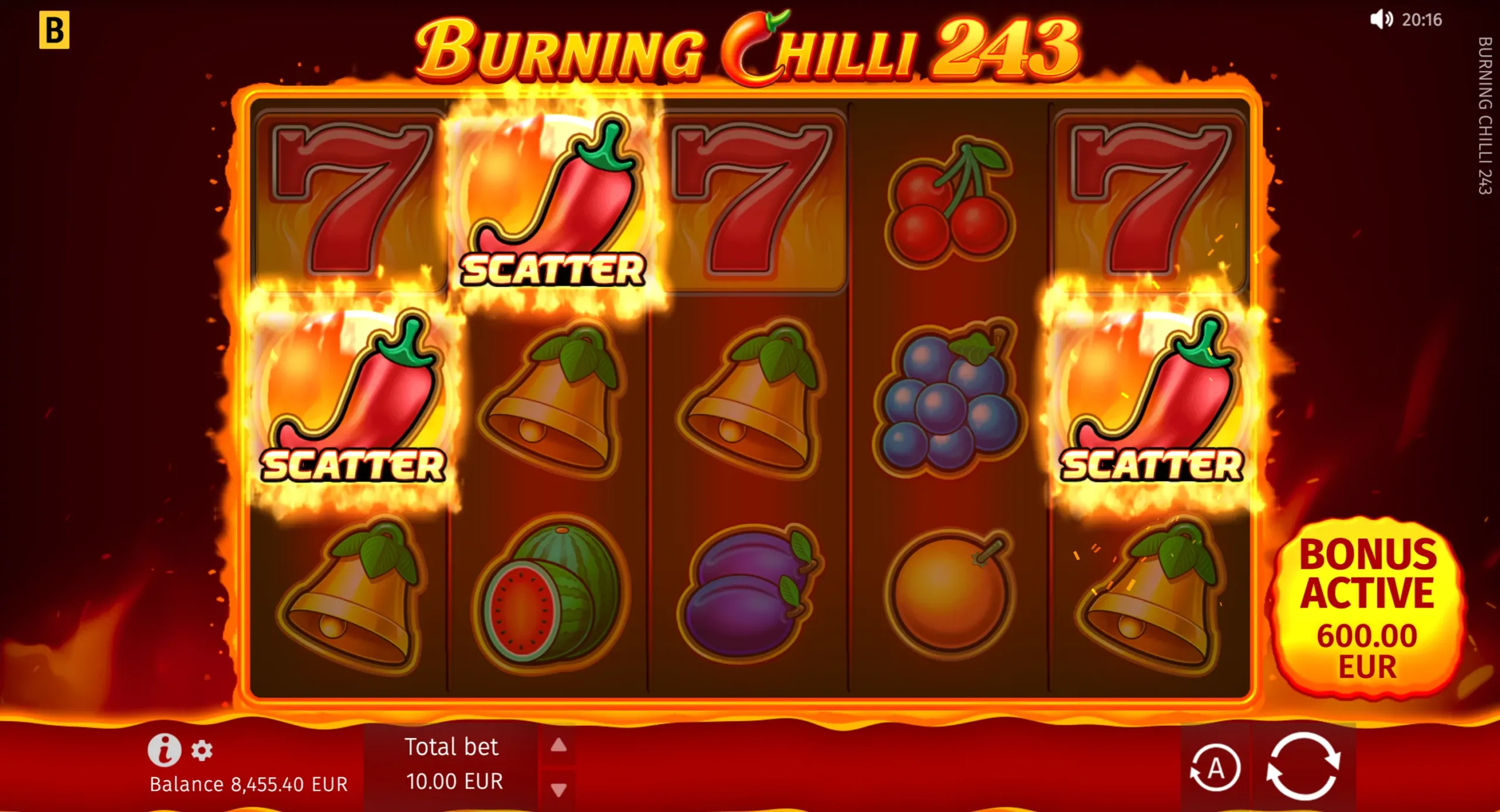Click the Balance 8,455.40 EUR display
1500x812 pixels.
pos(248,783)
